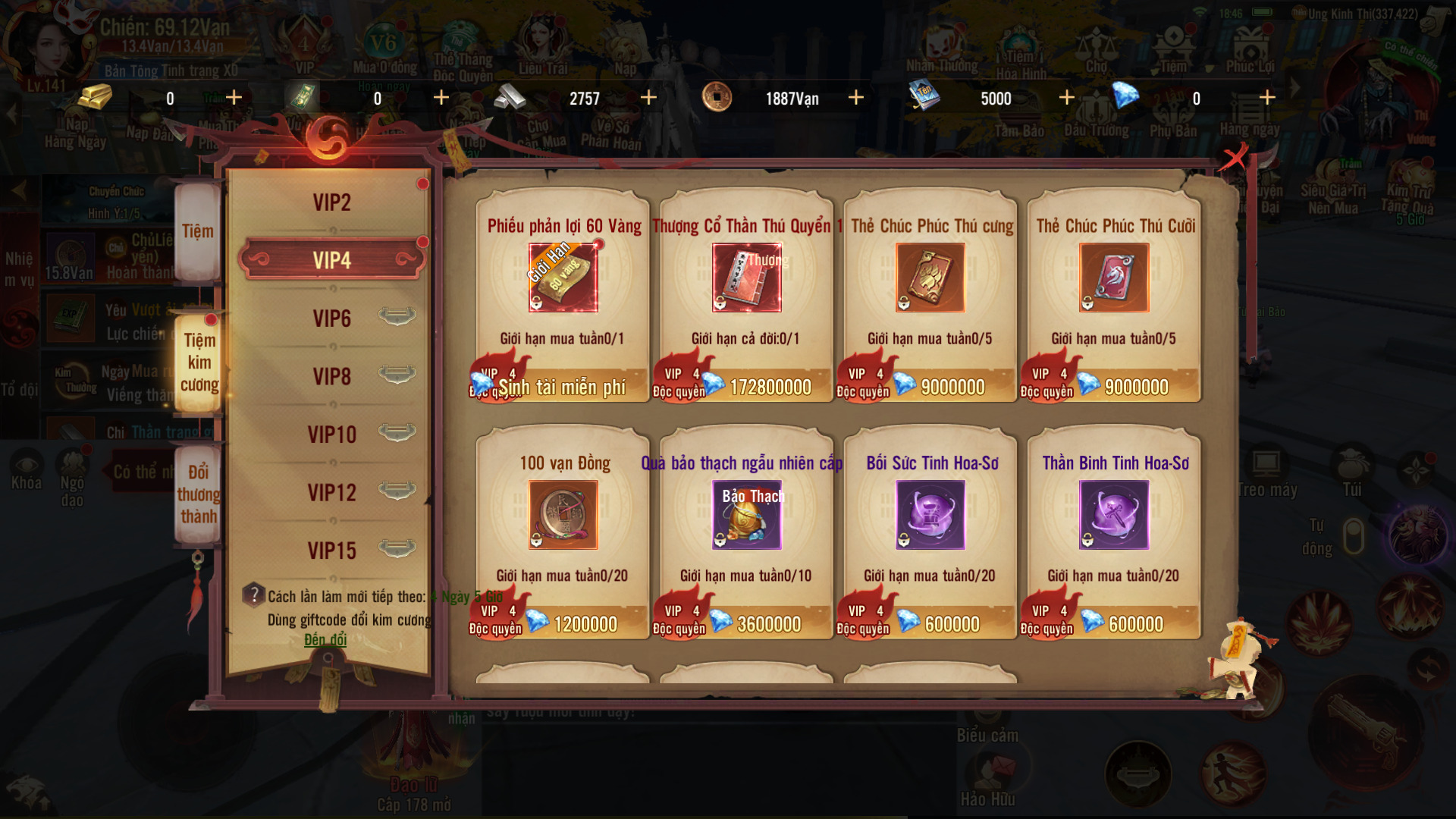Select the Tiệm kim cương tab

coord(199,362)
